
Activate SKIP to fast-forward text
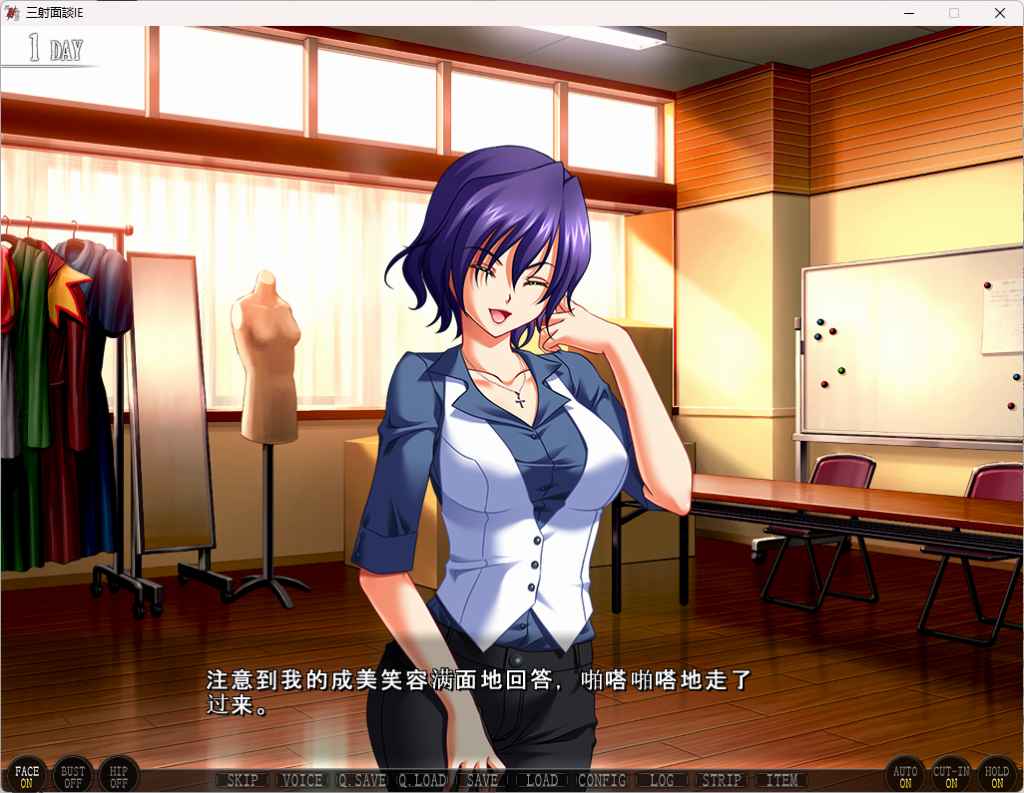242,780
